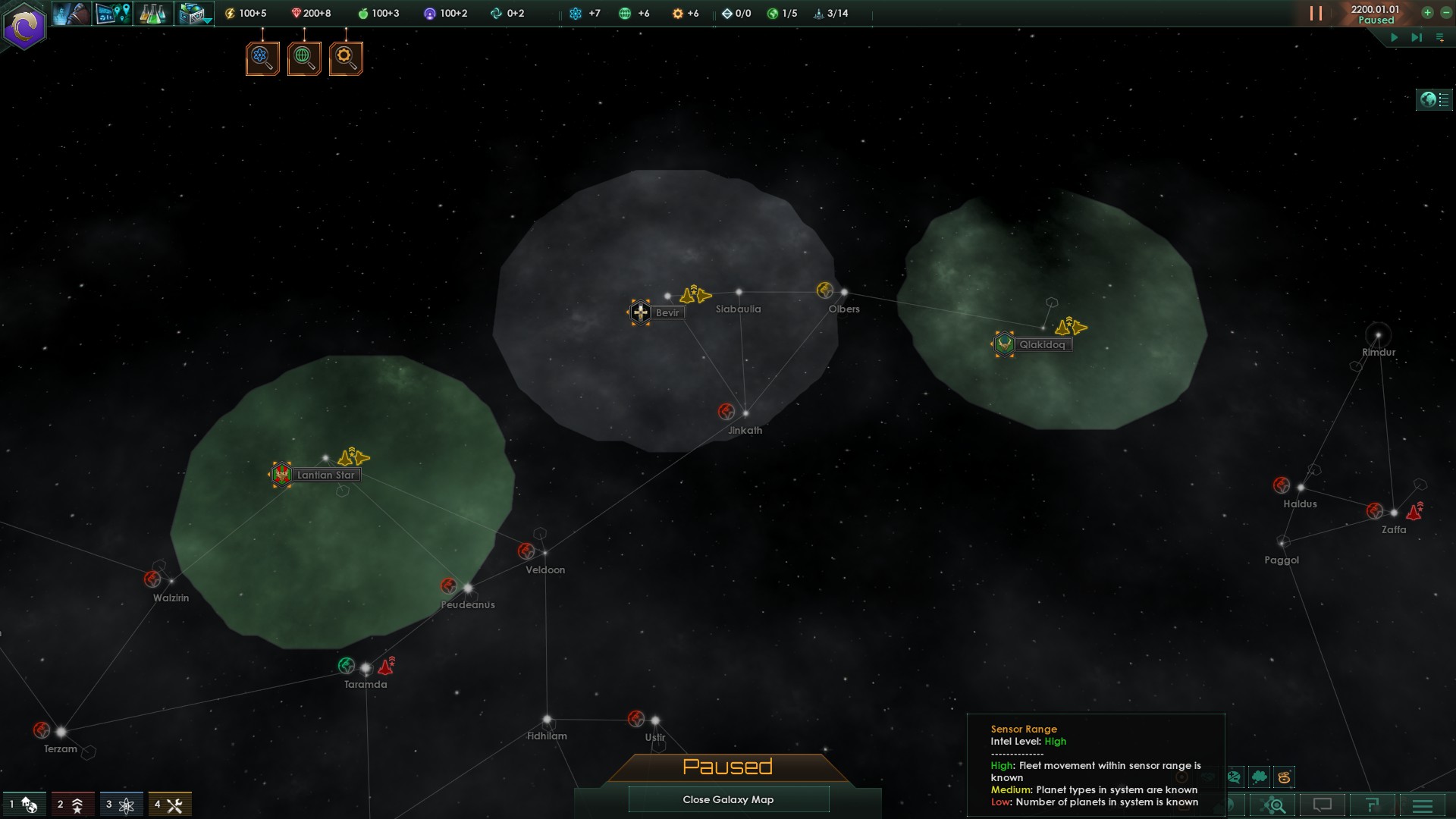Select the system search magnifier icon bottom right
The height and width of the screenshot is (819, 1456).
(x=1276, y=805)
